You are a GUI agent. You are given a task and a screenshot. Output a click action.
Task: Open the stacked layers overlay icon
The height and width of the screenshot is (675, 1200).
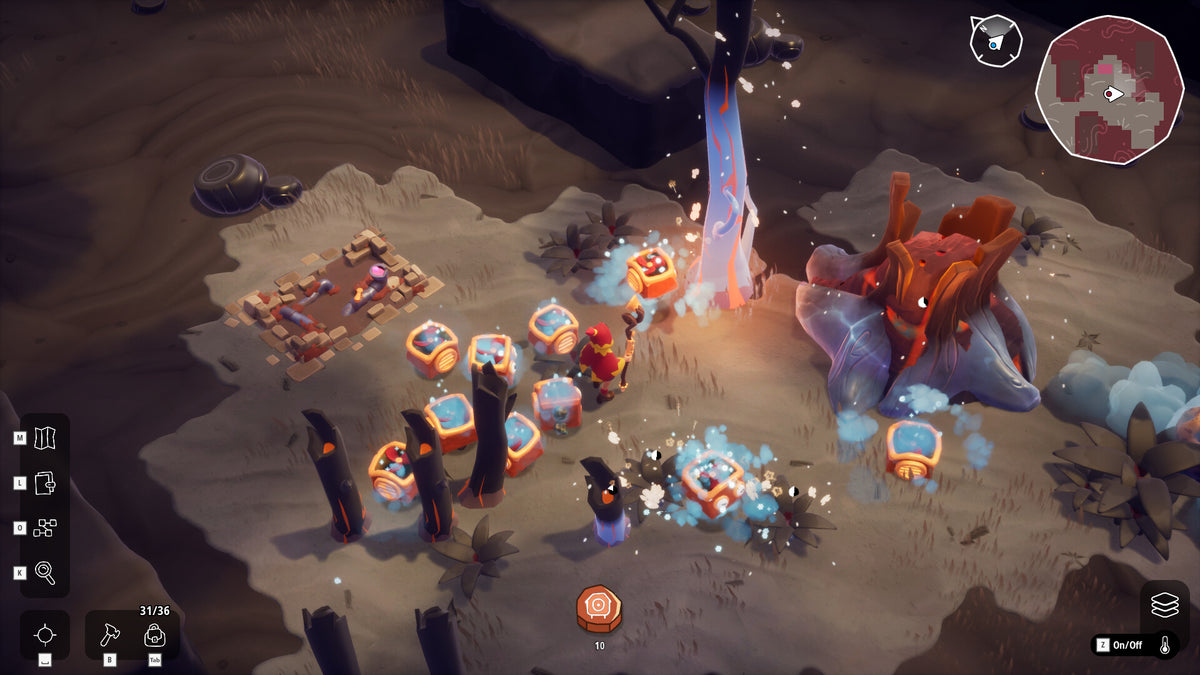click(x=1165, y=605)
